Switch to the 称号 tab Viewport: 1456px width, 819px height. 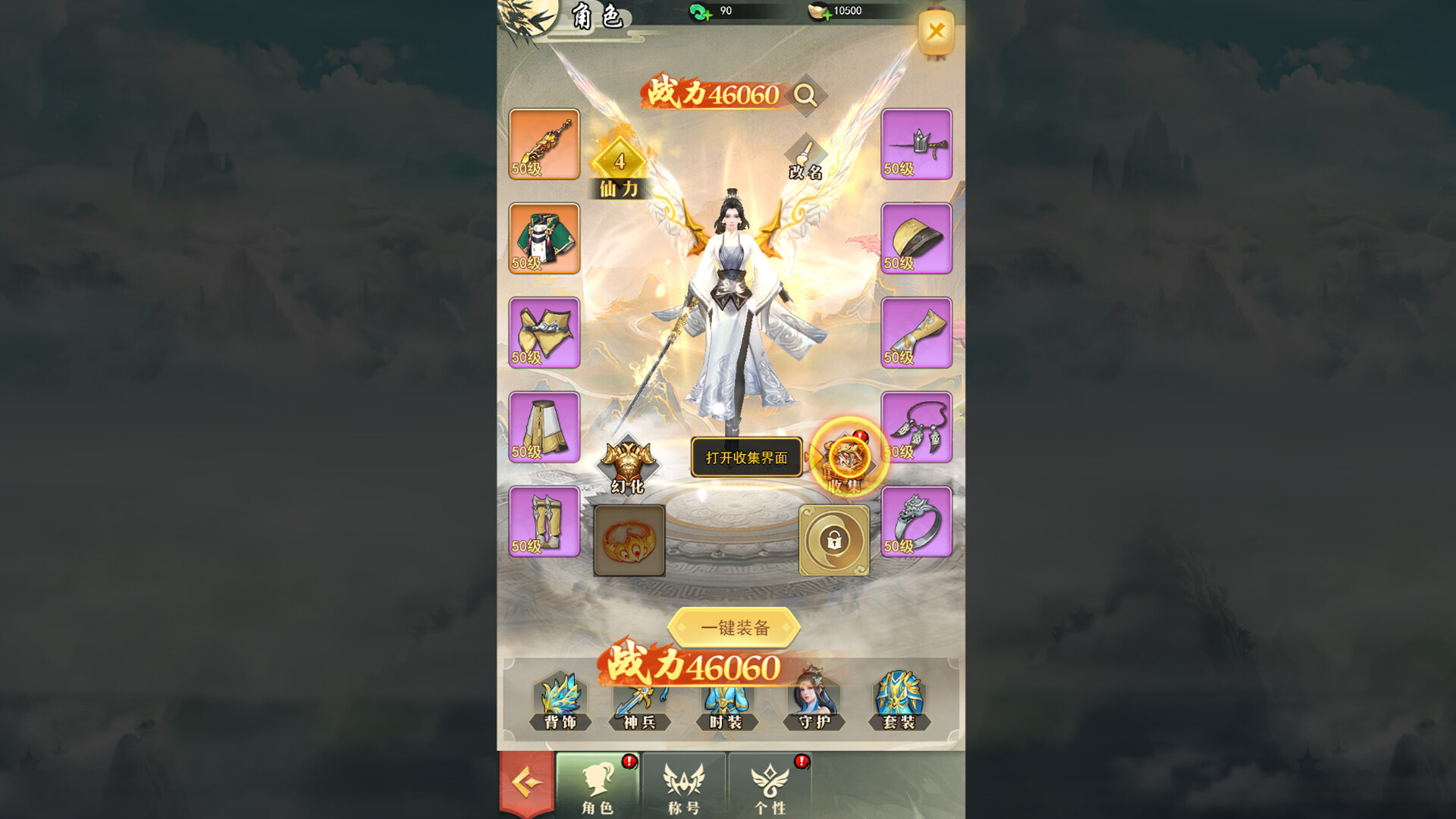682,789
